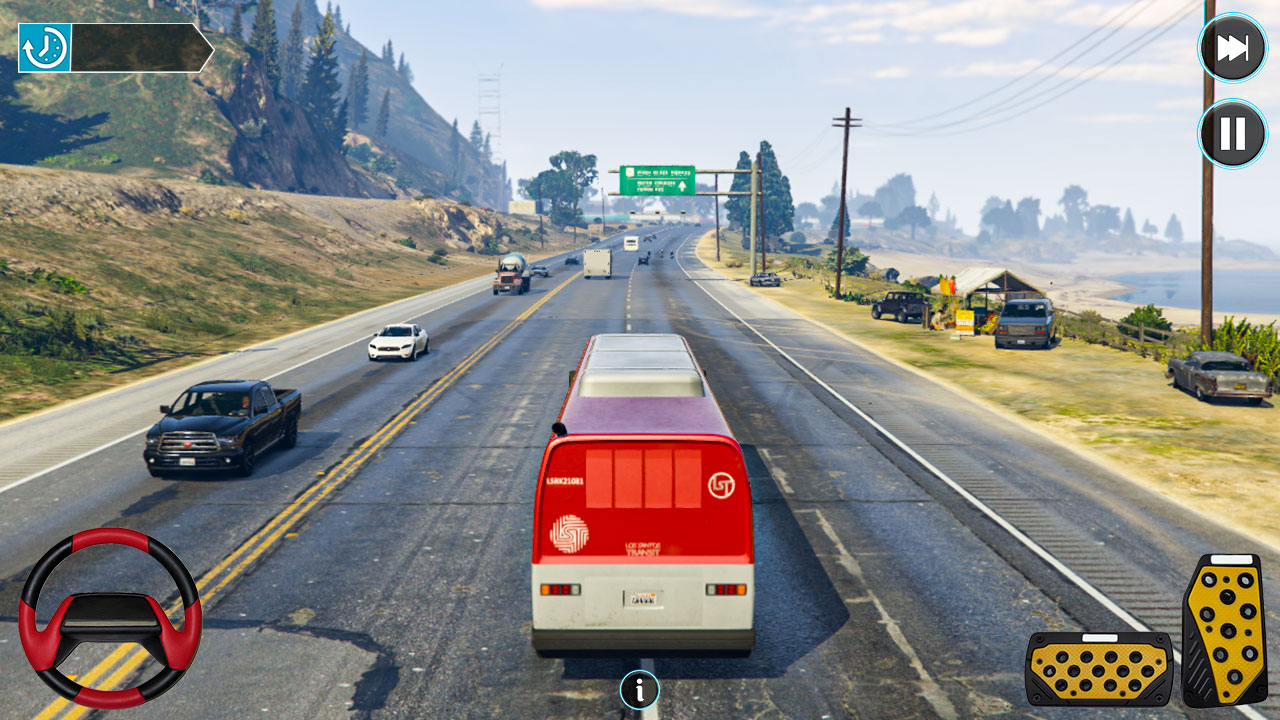Tap the green overhead highway sign
The image size is (1280, 720).
tap(659, 178)
